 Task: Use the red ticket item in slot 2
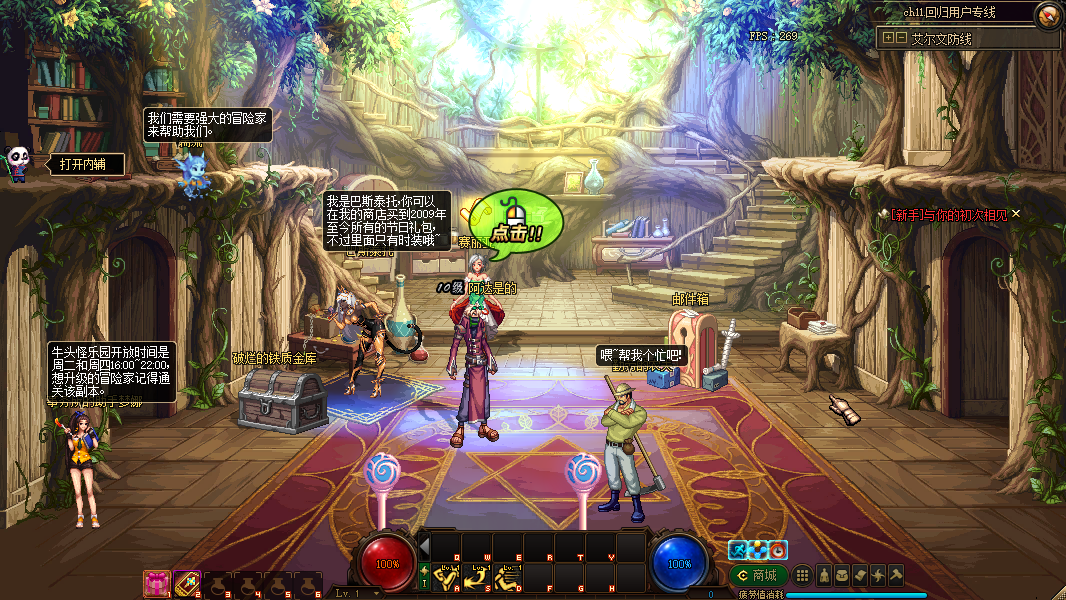pos(187,582)
